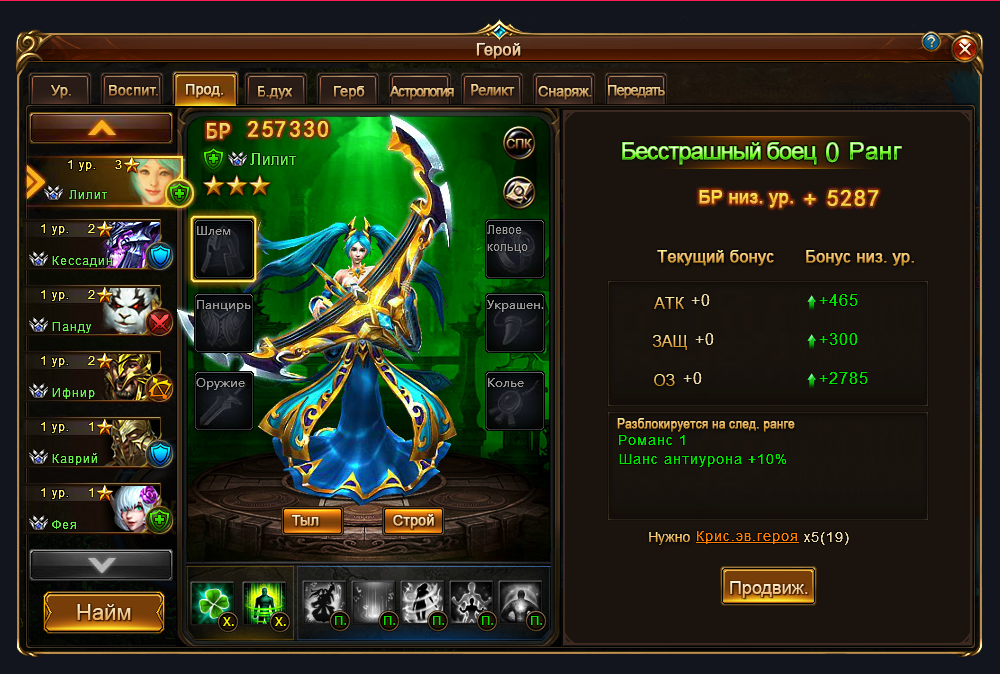Open the help question mark button

click(931, 42)
